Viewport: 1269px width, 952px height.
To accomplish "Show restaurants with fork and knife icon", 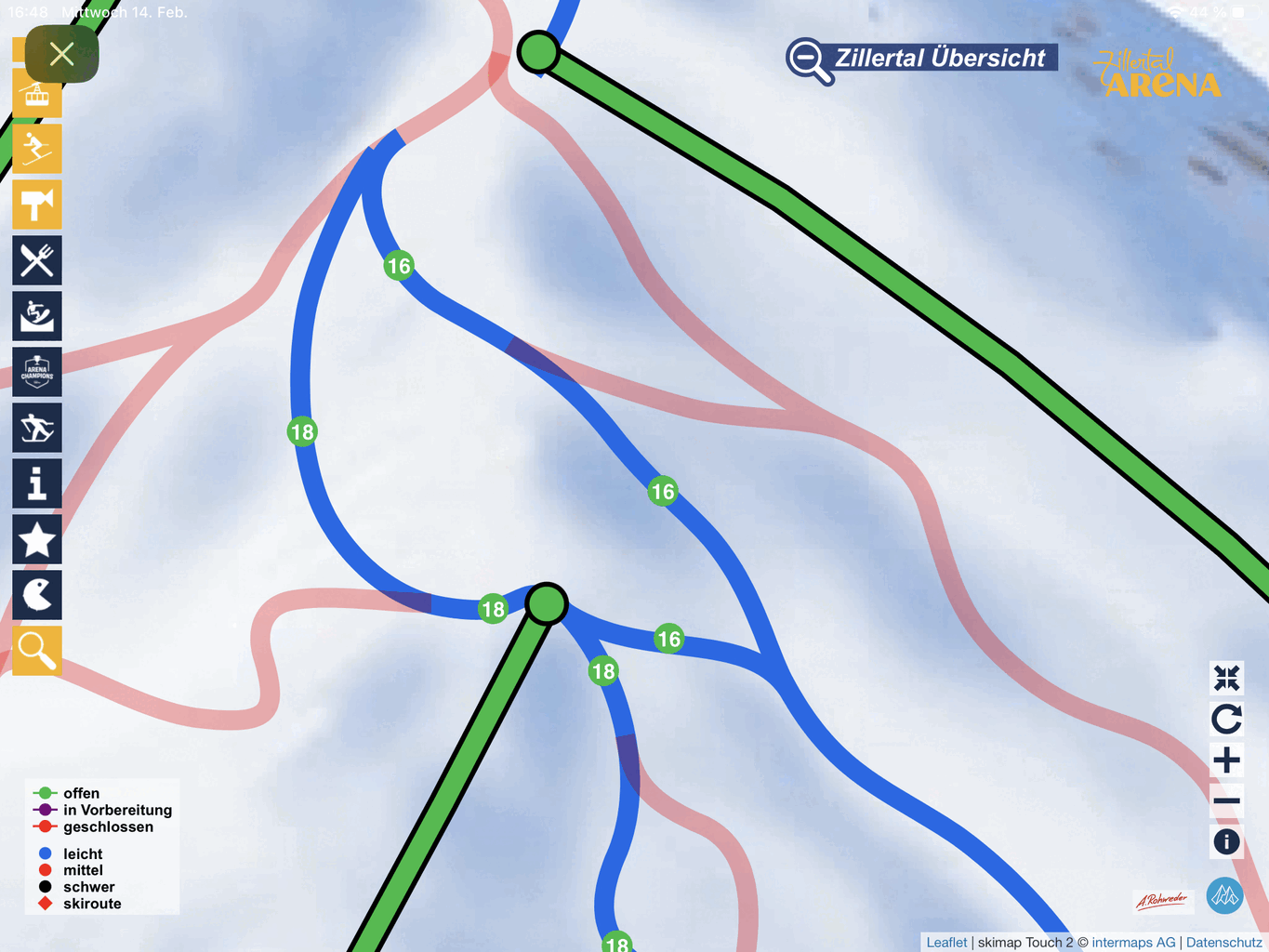I will click(x=37, y=260).
